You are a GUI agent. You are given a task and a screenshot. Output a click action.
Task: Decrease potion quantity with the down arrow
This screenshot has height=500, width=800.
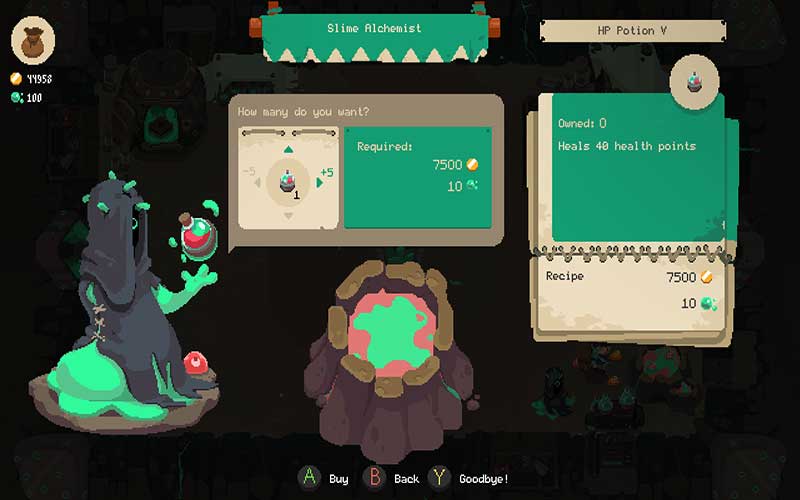point(288,215)
